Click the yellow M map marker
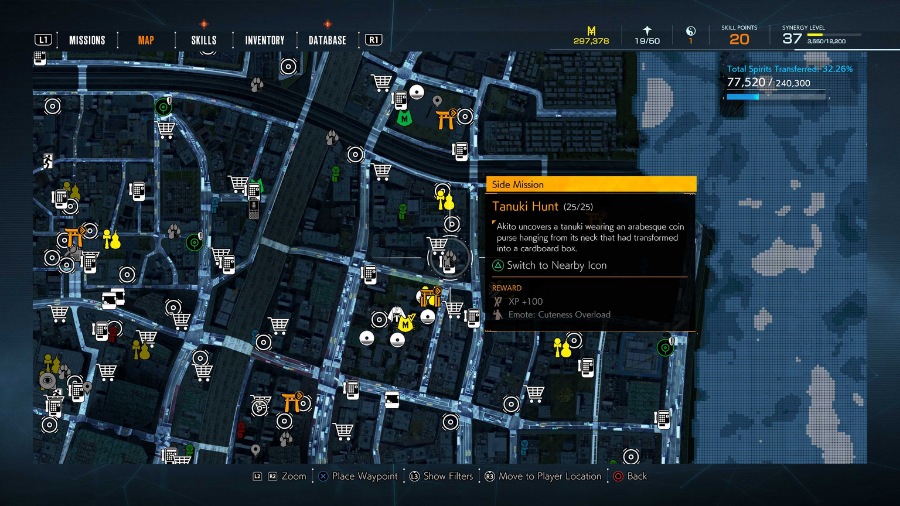Screen dimensions: 900x506 406,323
